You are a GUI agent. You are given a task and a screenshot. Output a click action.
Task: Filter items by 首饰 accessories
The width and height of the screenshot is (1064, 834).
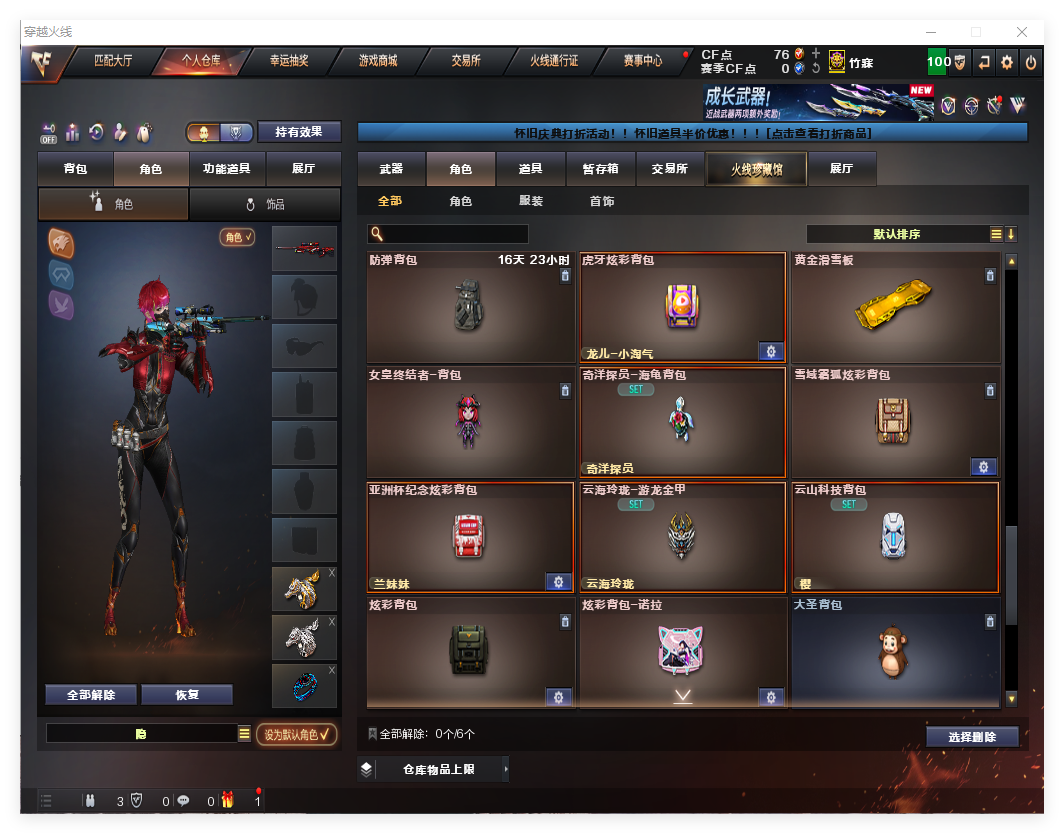[602, 201]
